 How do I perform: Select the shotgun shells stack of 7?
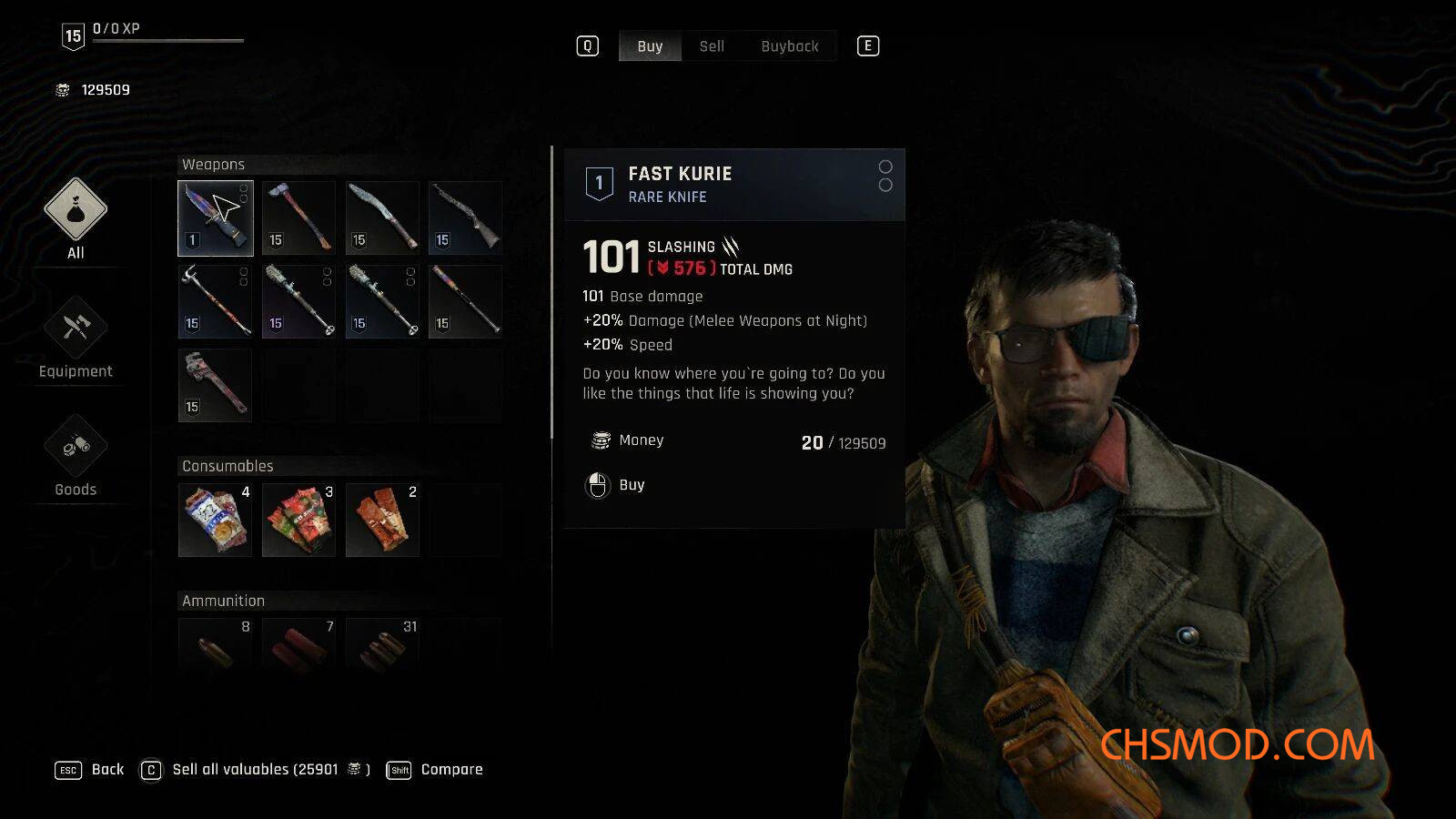point(298,644)
